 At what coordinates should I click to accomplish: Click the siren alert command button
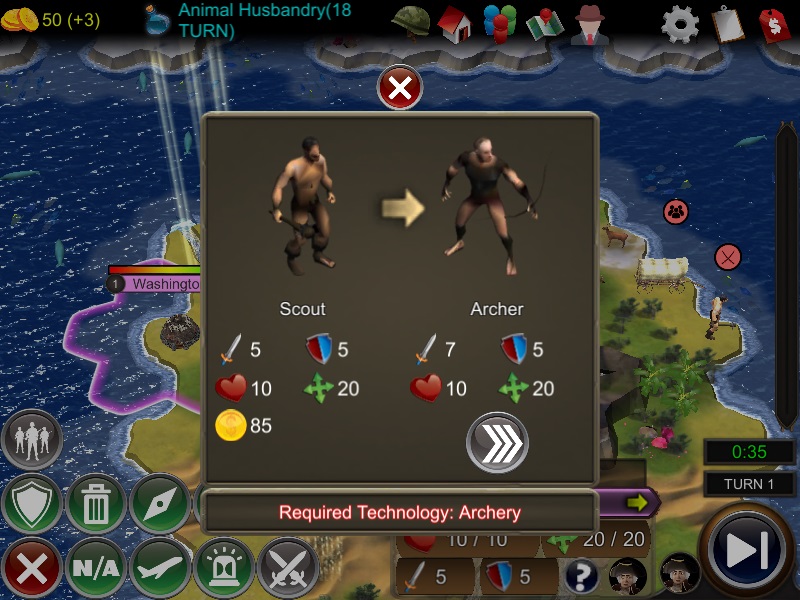pyautogui.click(x=224, y=568)
